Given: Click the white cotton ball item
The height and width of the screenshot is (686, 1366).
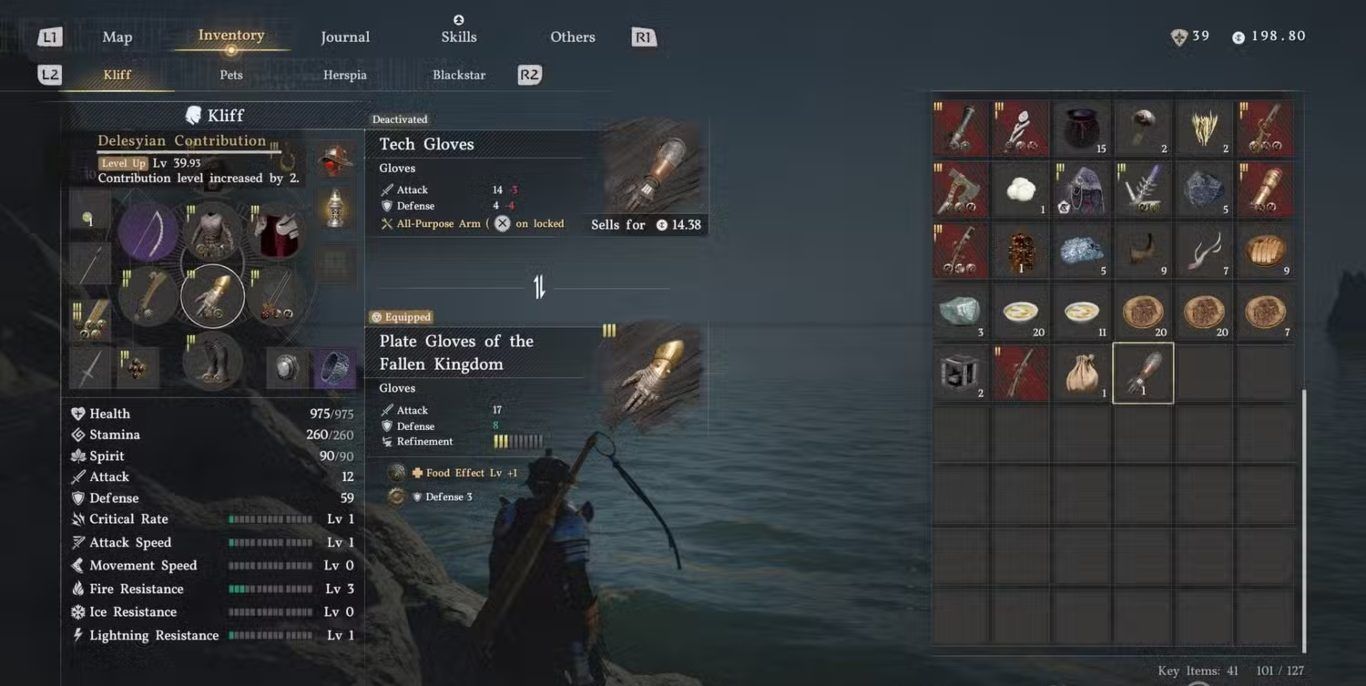Looking at the screenshot, I should (x=1021, y=190).
